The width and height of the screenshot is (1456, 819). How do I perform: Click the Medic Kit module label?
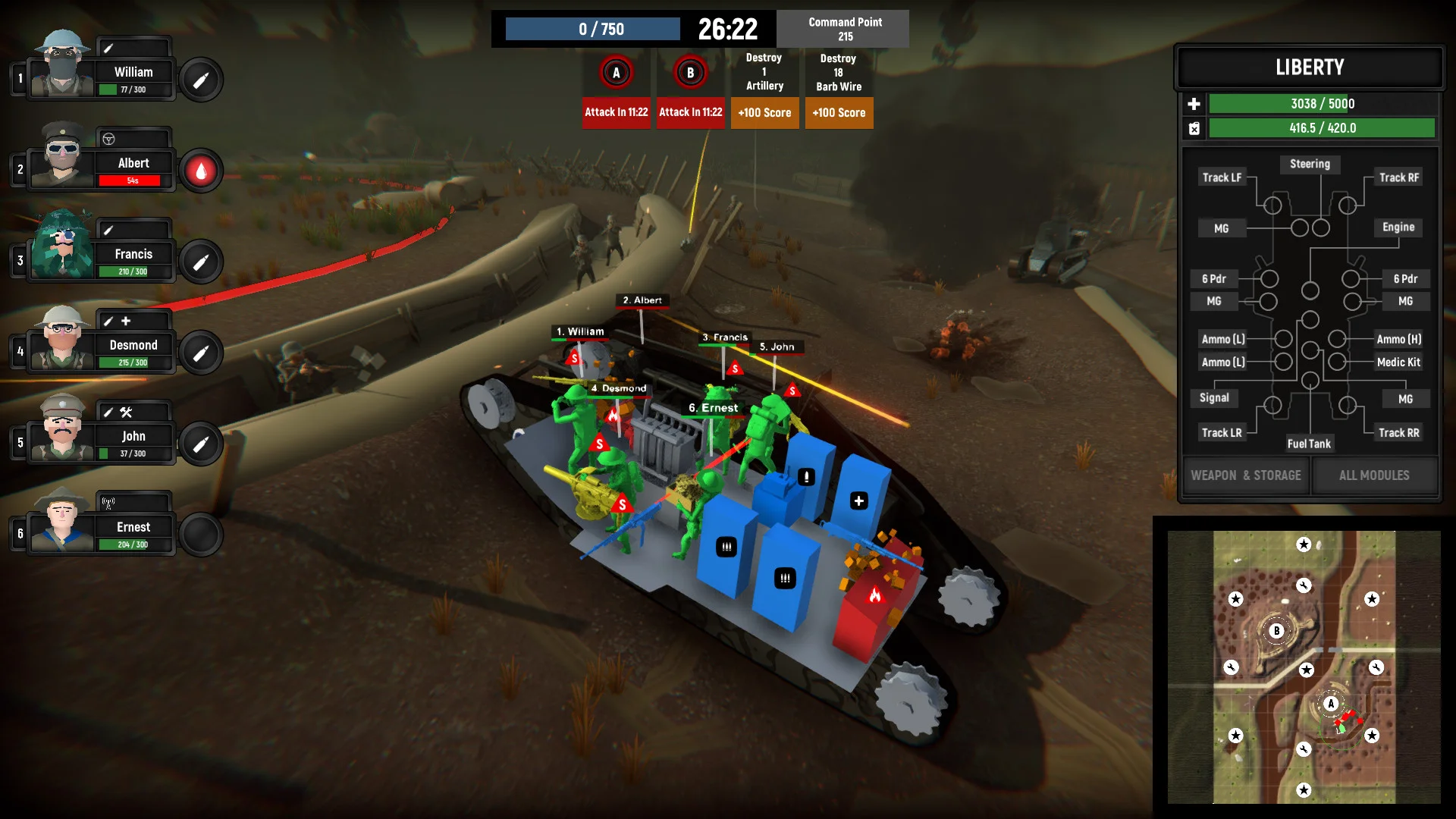(x=1398, y=362)
